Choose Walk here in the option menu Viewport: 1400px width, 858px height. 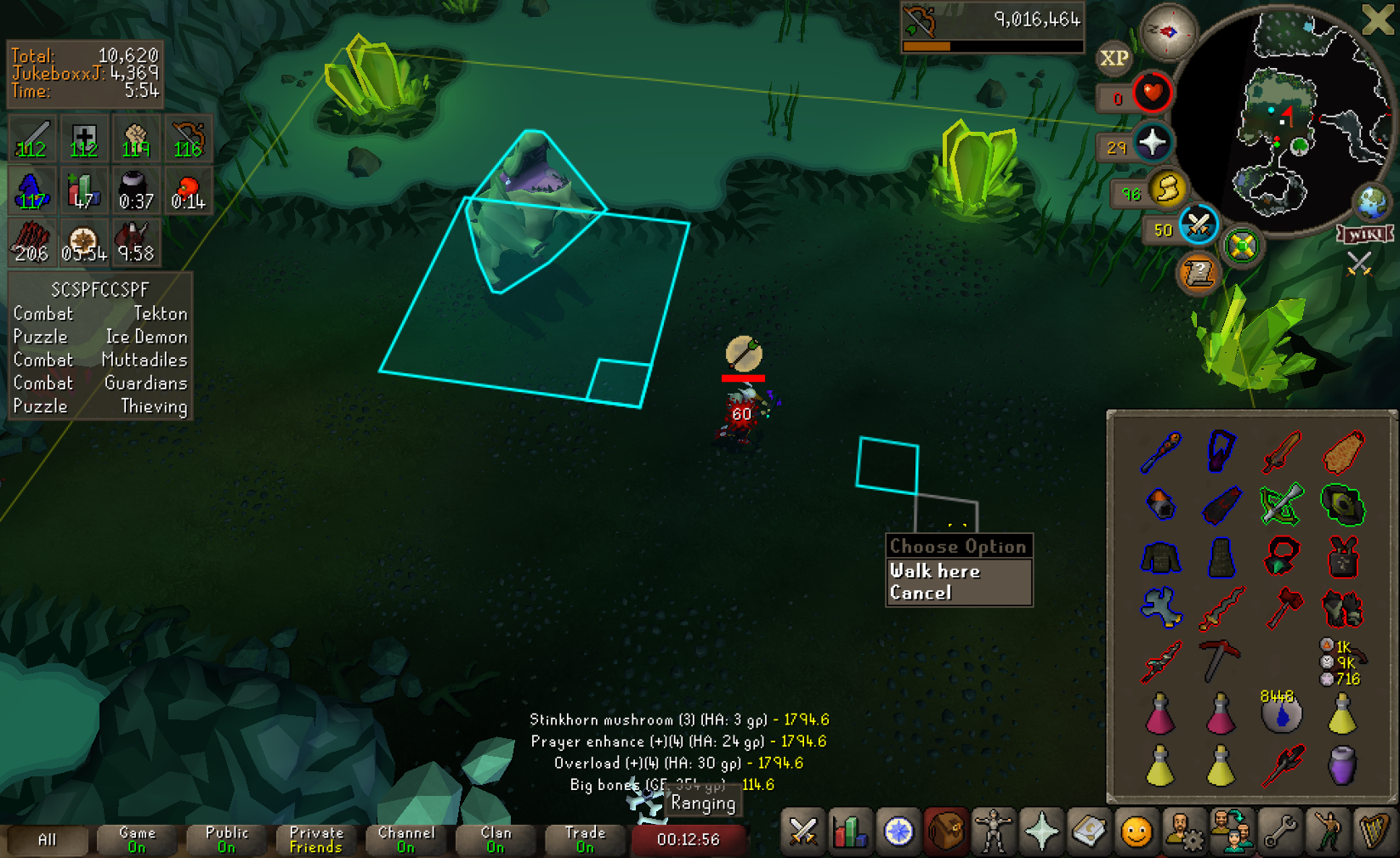pyautogui.click(x=935, y=571)
